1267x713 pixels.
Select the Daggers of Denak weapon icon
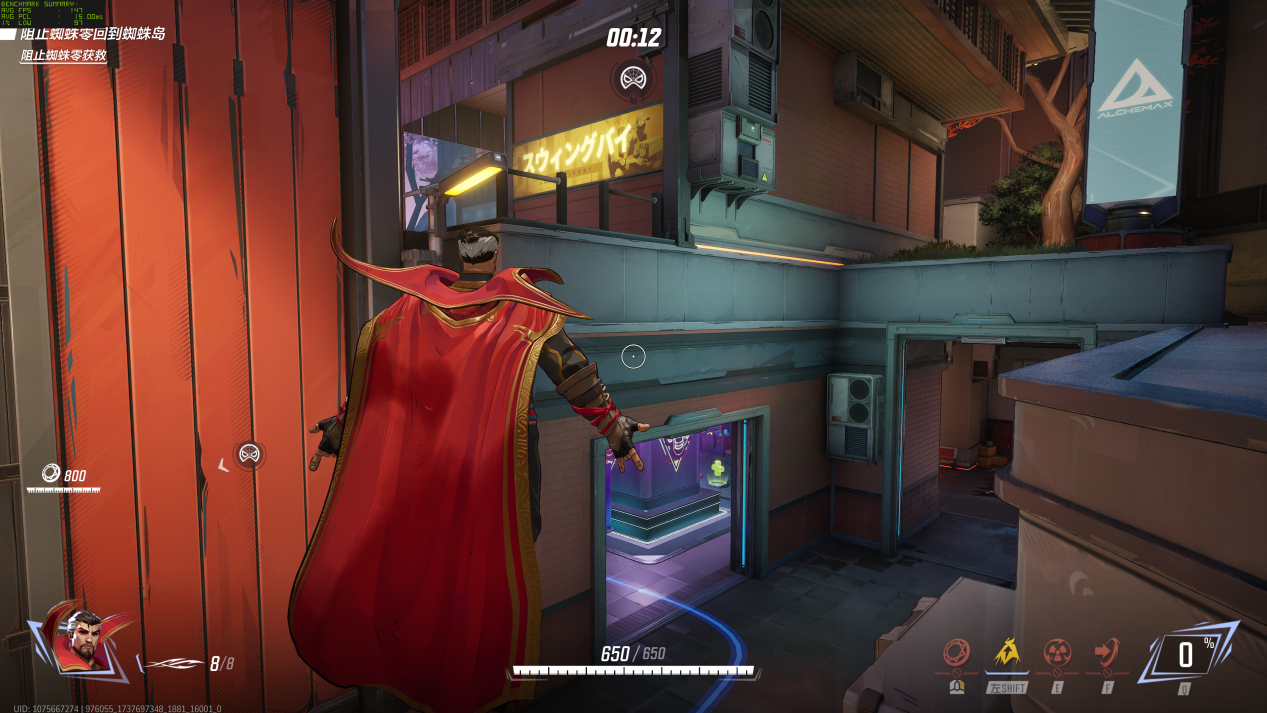[x=172, y=663]
